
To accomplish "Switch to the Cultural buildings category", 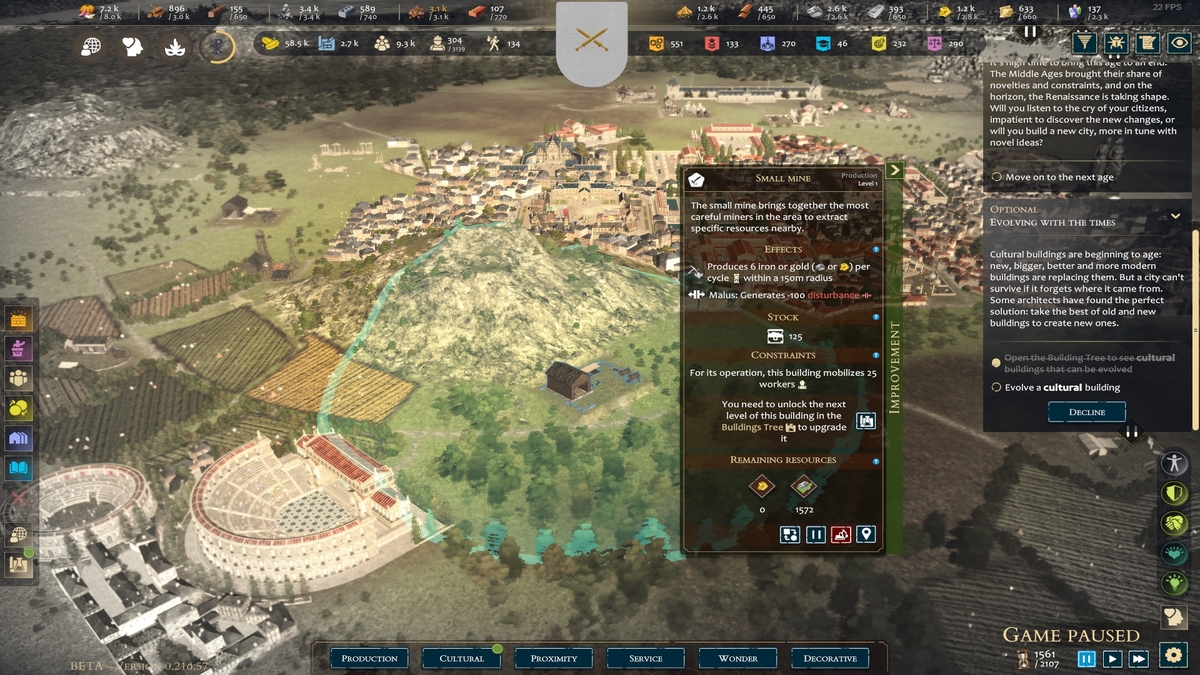I will coord(462,658).
